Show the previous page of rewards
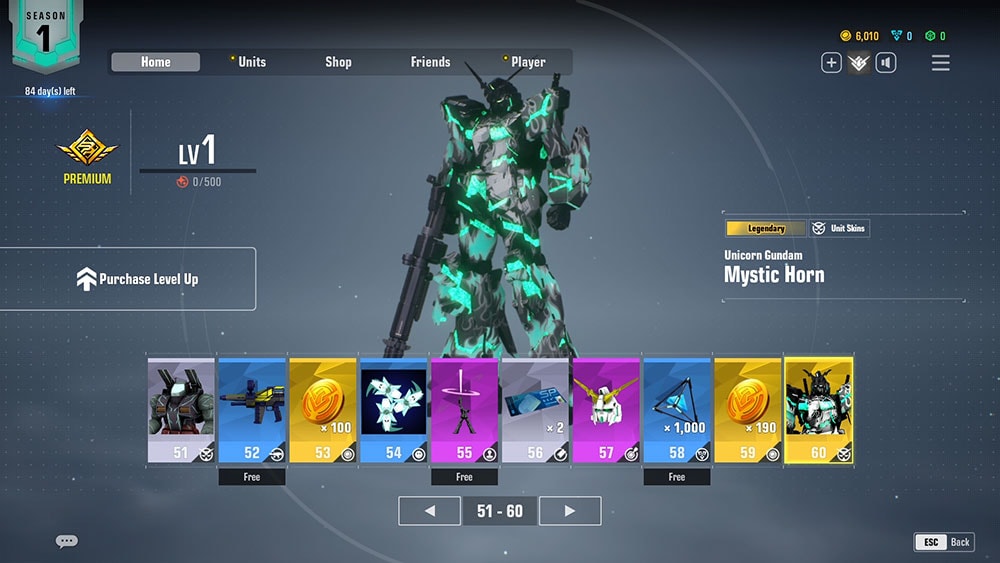Screen dimensions: 1000x563 429,511
